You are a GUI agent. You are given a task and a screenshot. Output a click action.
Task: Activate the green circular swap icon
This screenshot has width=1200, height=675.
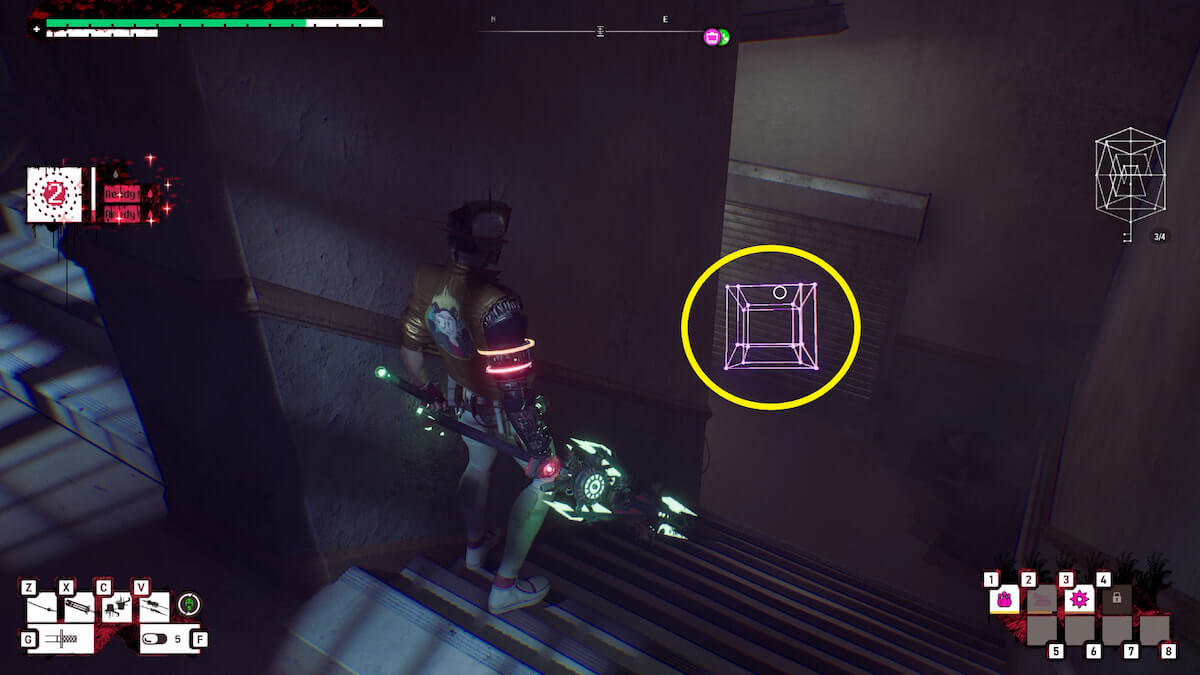click(x=190, y=604)
